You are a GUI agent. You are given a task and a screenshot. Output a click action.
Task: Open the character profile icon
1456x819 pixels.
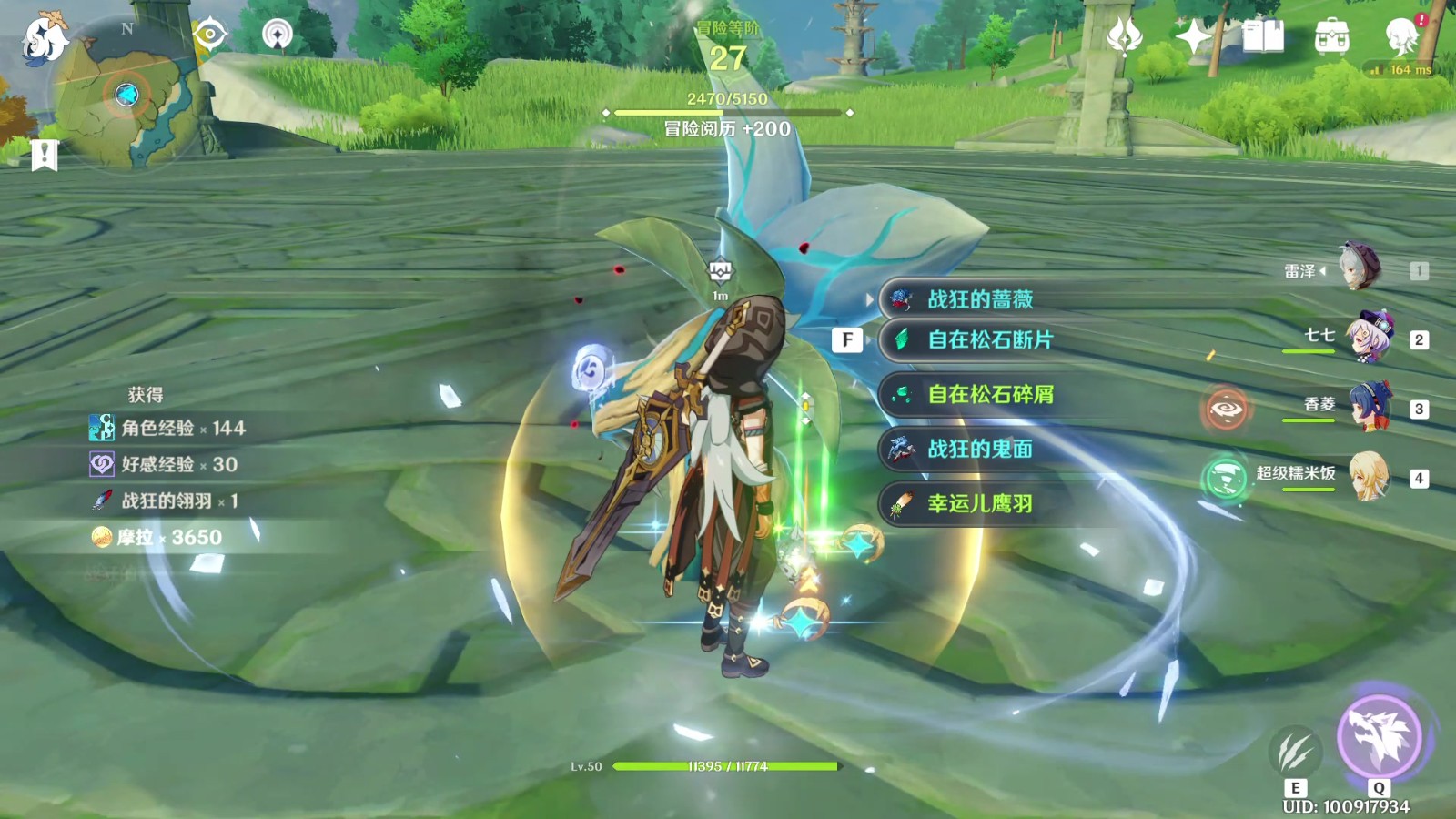1401,36
